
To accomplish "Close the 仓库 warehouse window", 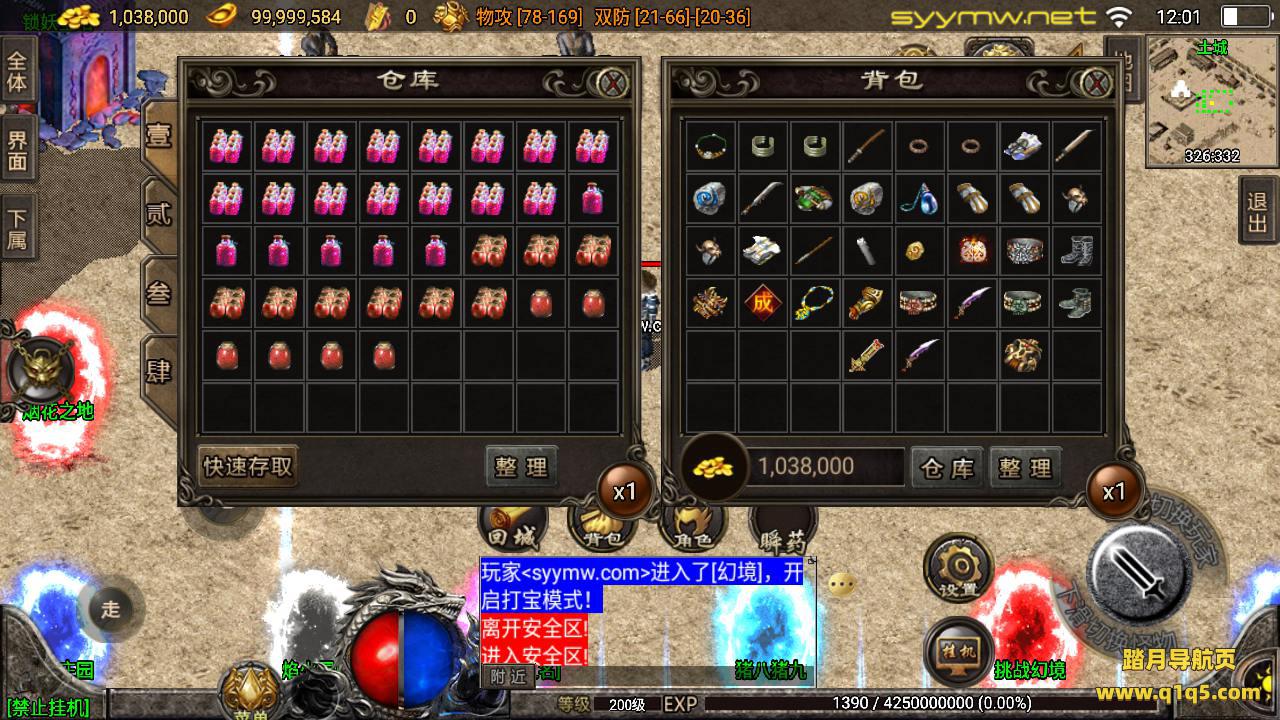I will (x=612, y=82).
